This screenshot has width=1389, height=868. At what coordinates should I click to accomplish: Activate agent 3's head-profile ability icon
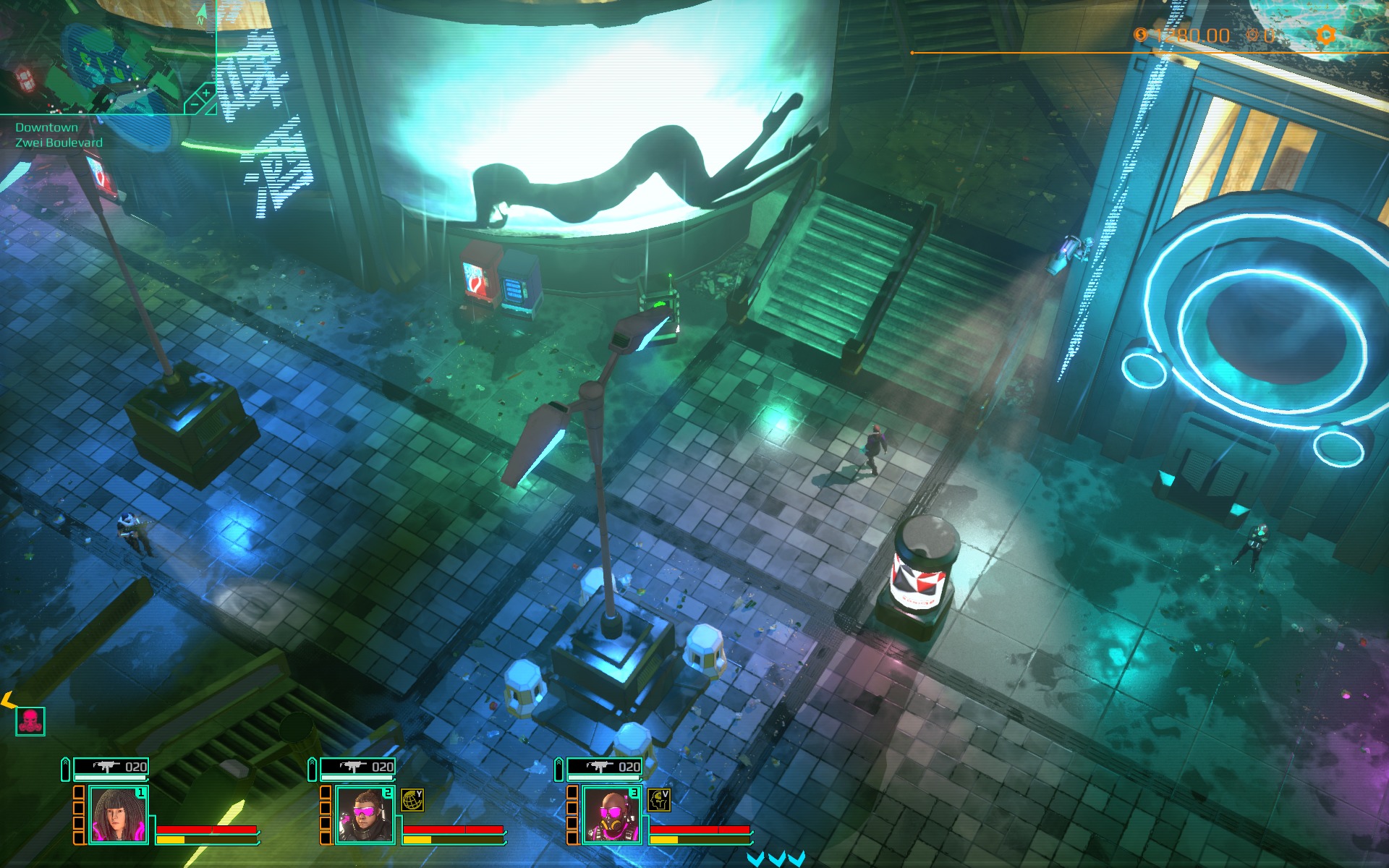[x=658, y=800]
